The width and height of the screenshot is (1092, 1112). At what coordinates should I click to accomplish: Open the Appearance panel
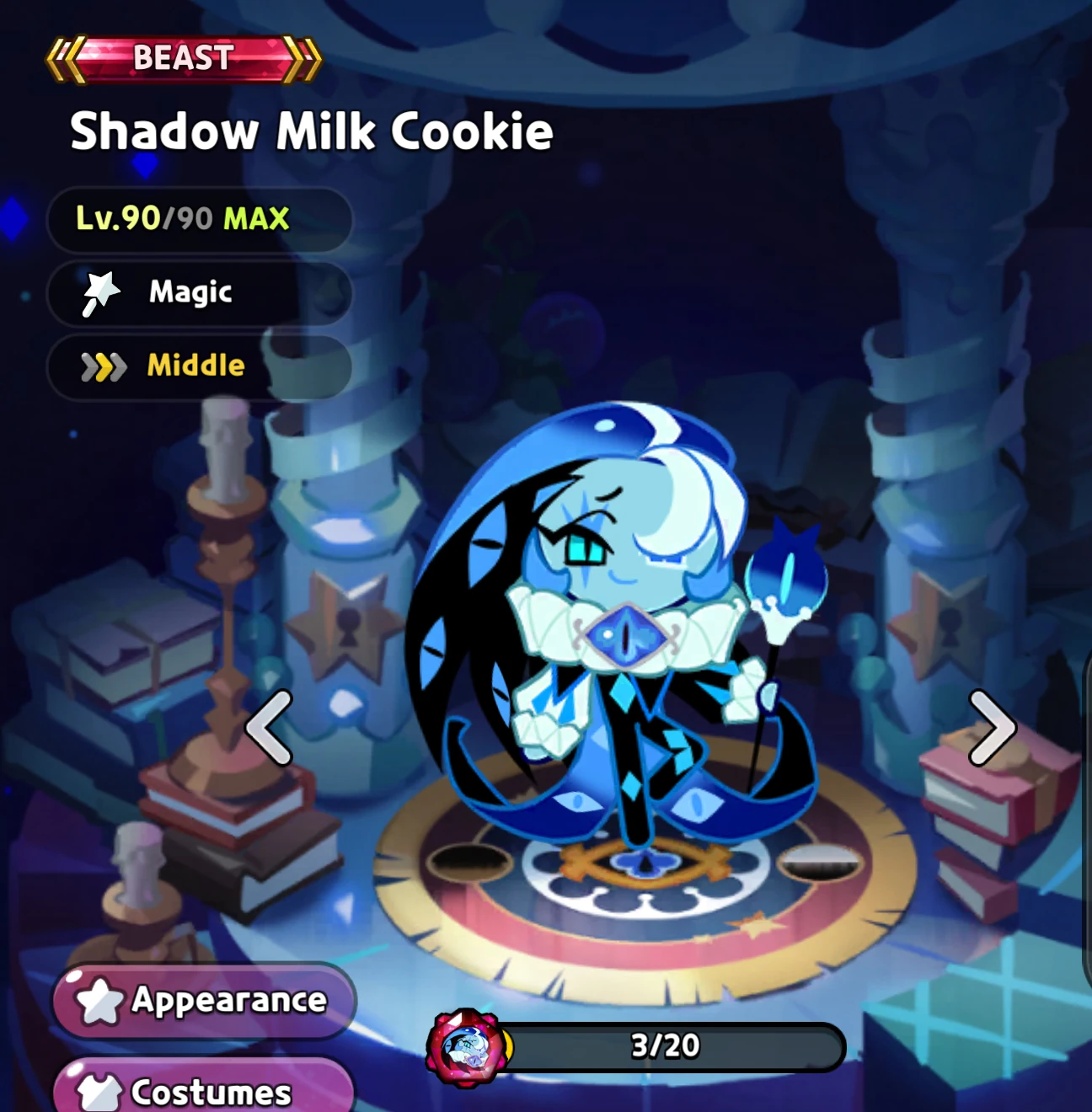coord(202,1002)
